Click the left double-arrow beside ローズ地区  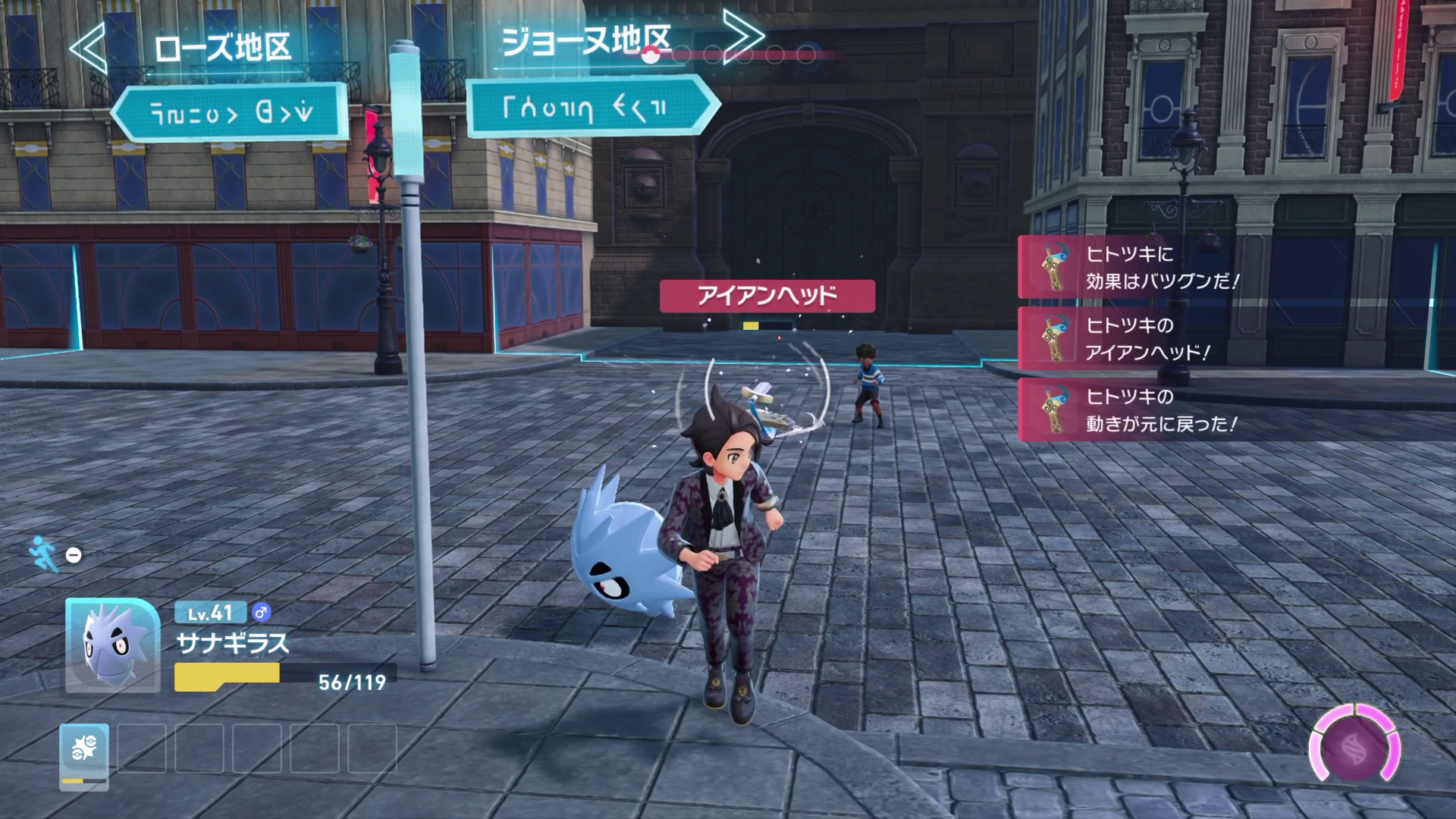[89, 47]
